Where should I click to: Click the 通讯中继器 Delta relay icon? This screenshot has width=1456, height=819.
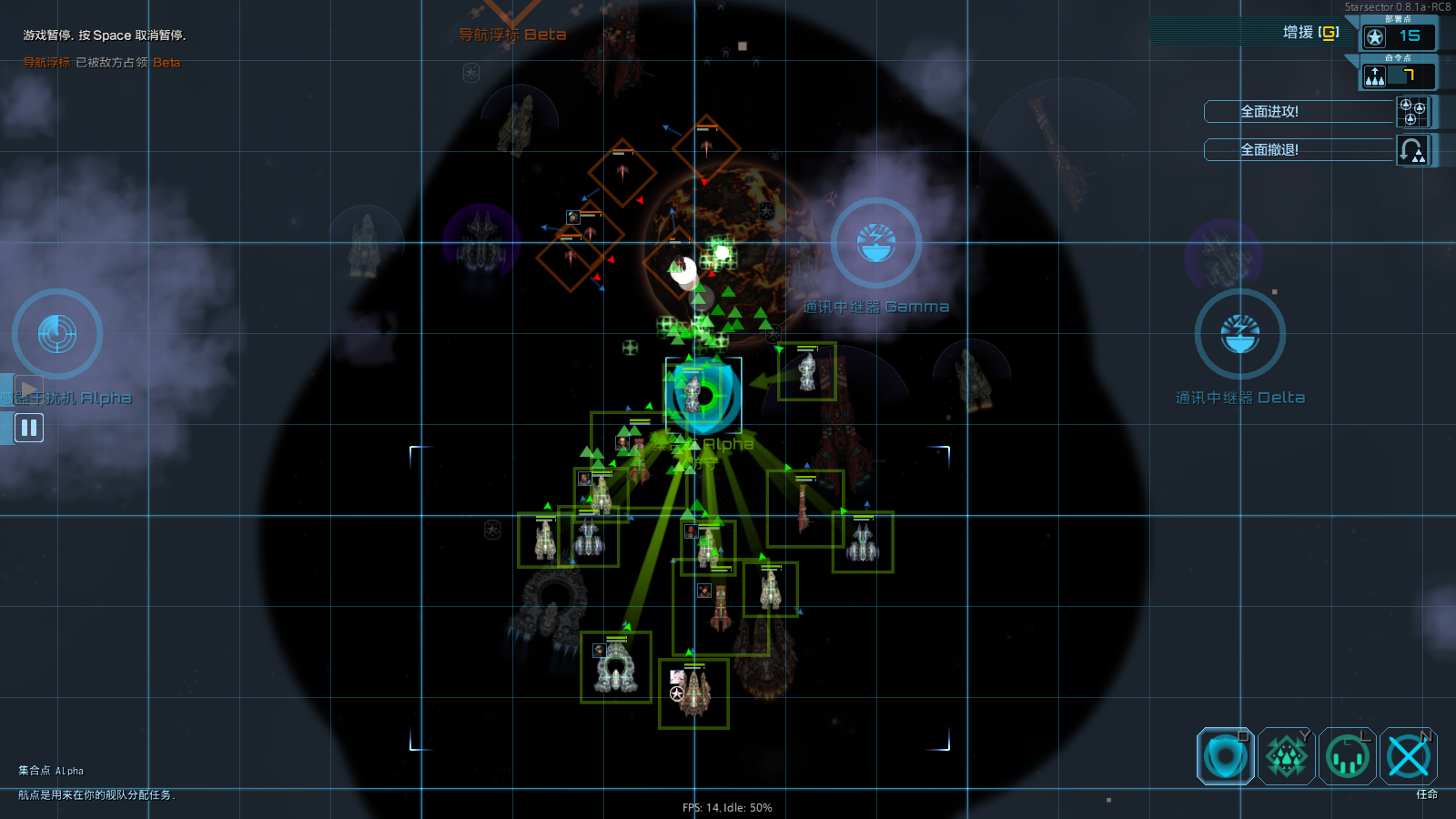click(1239, 334)
